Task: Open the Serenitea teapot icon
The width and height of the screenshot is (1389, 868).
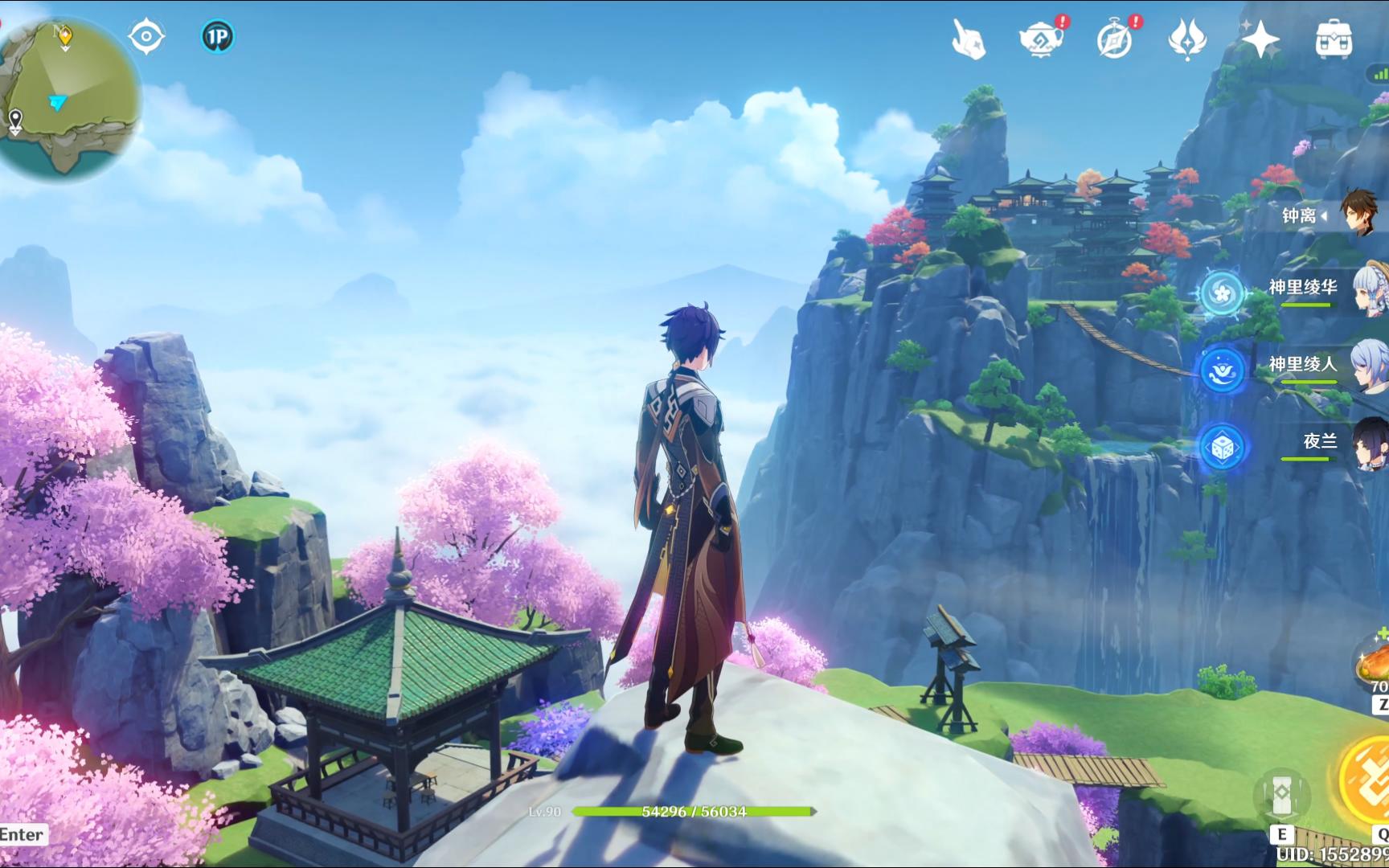Action: [1042, 39]
